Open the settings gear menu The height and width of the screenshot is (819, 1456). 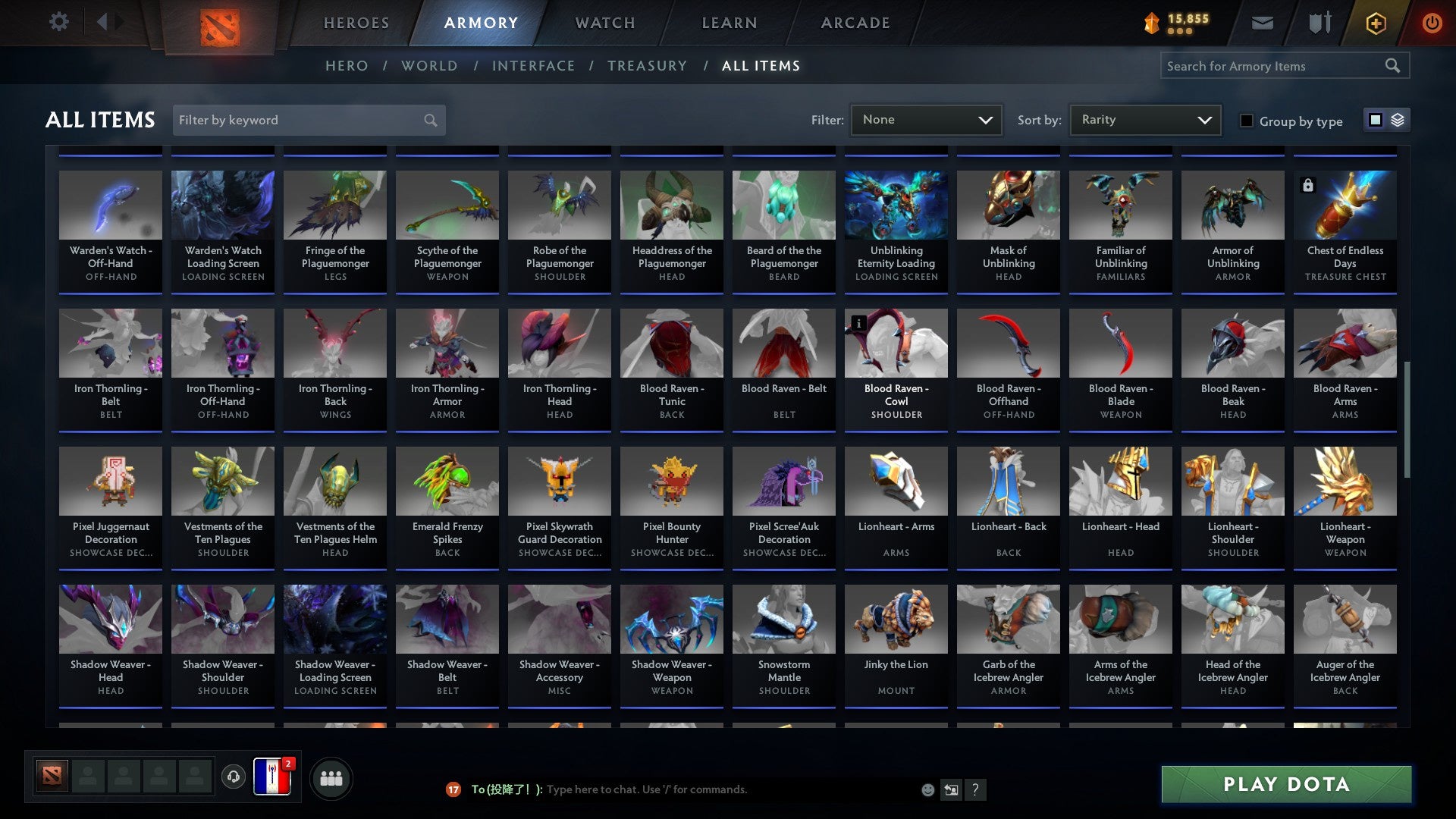click(58, 22)
